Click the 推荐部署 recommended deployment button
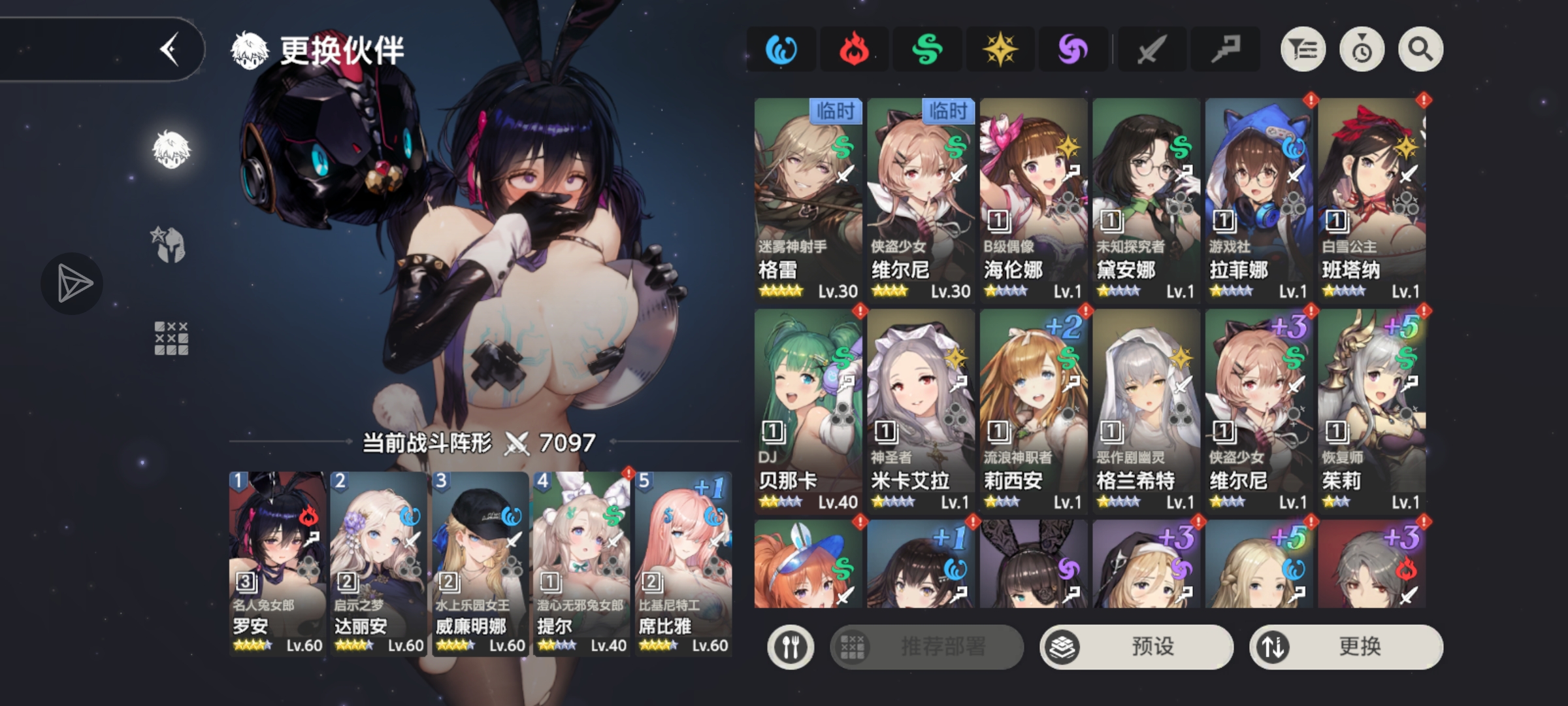 [926, 647]
